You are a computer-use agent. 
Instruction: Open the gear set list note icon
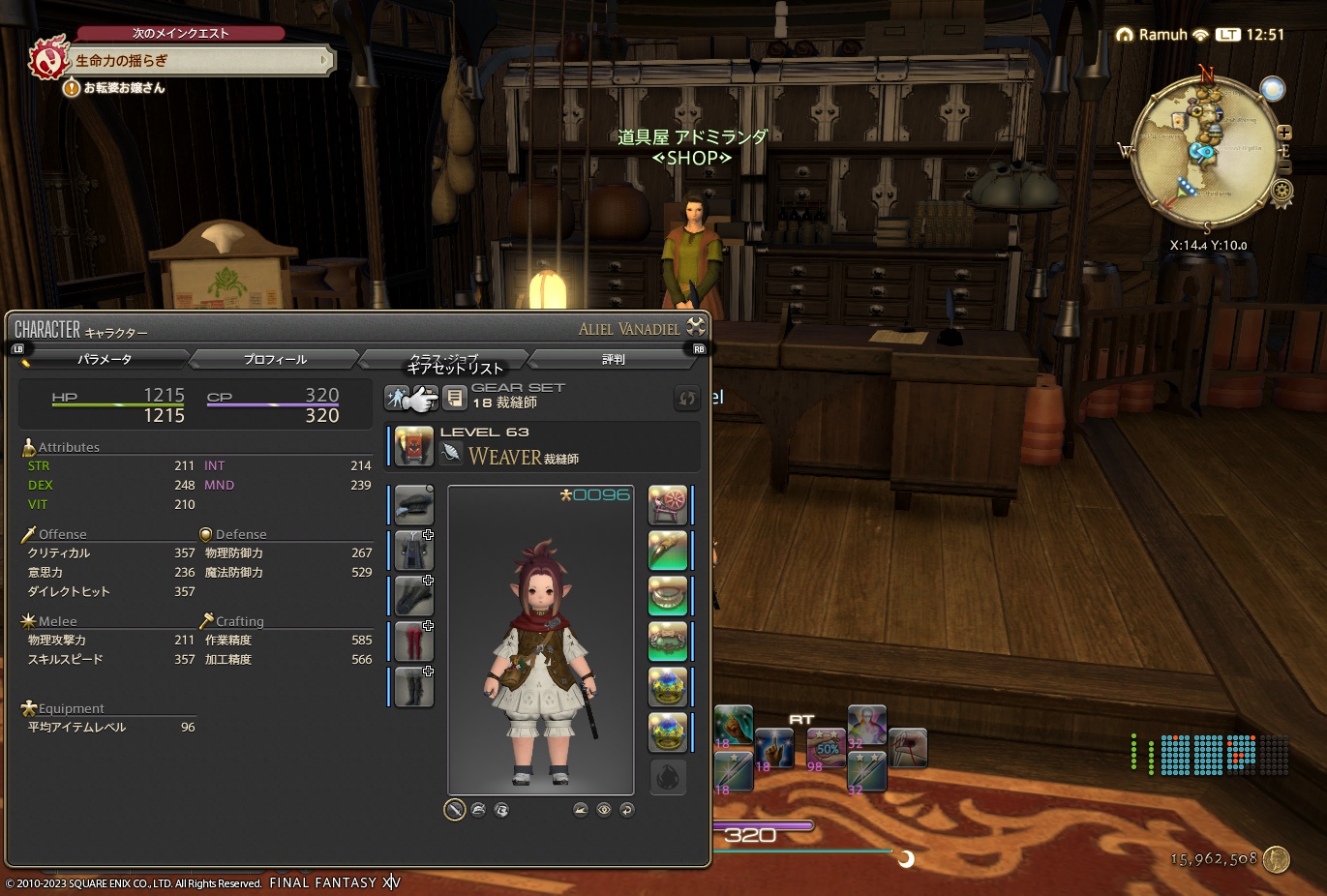pyautogui.click(x=454, y=397)
